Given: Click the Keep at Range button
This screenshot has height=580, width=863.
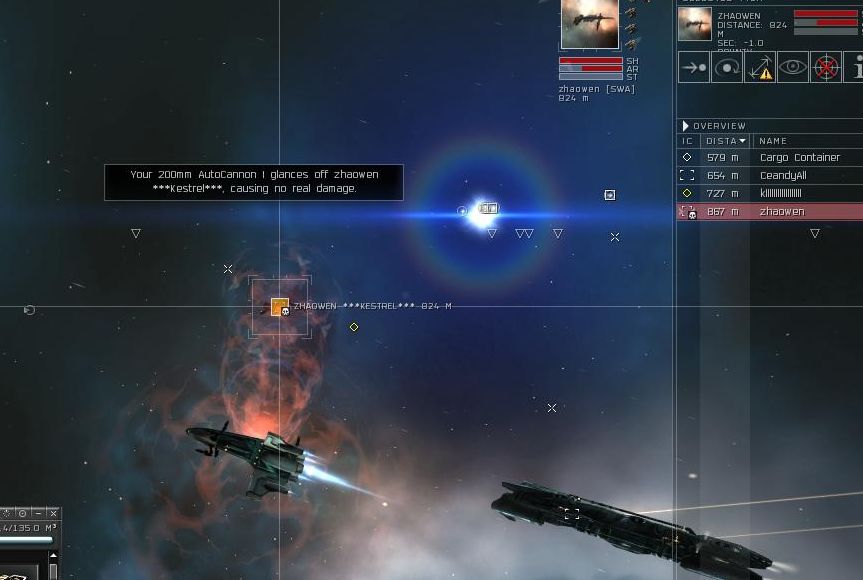Looking at the screenshot, I should pos(759,68).
